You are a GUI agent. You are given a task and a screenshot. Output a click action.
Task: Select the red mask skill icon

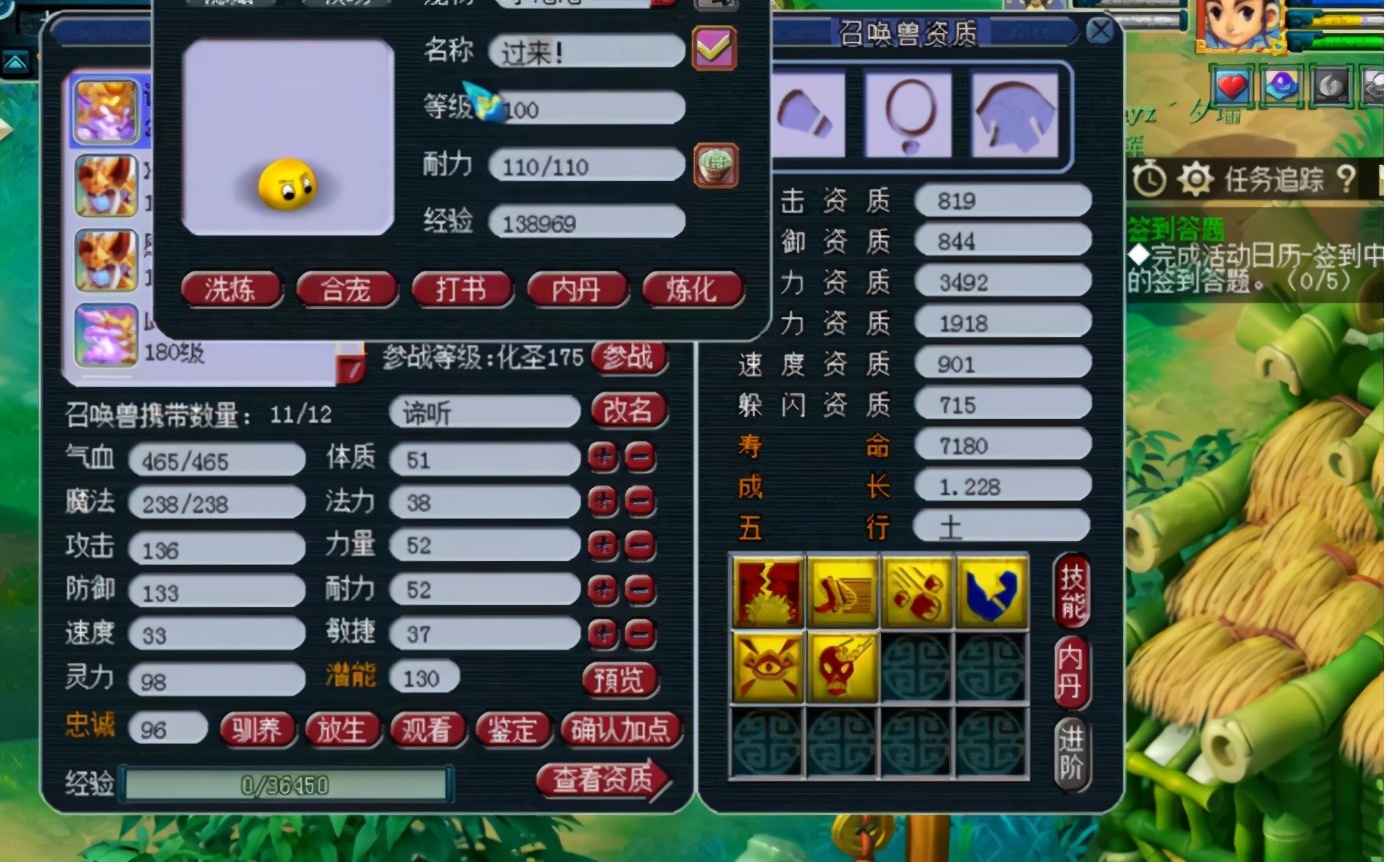(843, 666)
